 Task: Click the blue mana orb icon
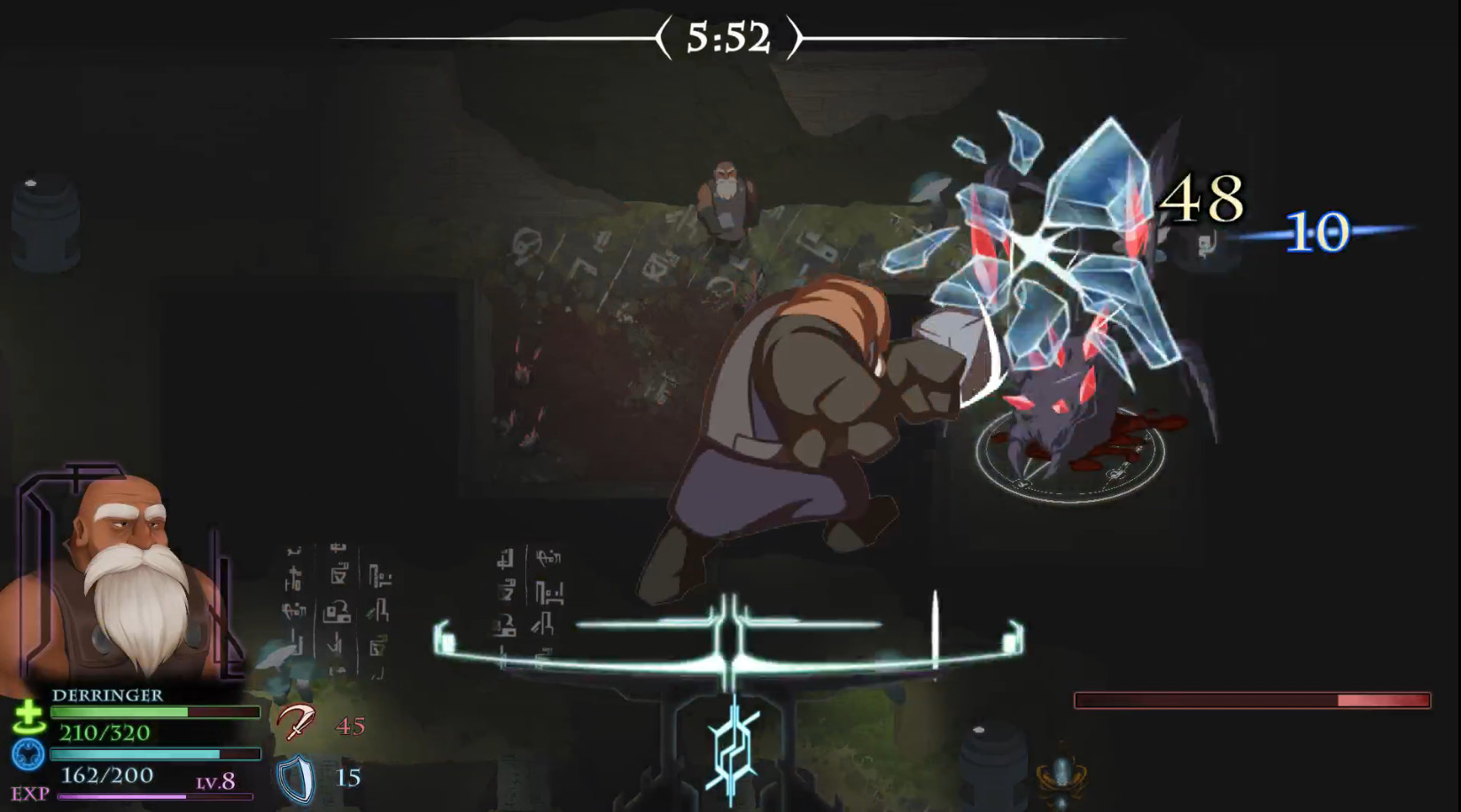(x=28, y=755)
